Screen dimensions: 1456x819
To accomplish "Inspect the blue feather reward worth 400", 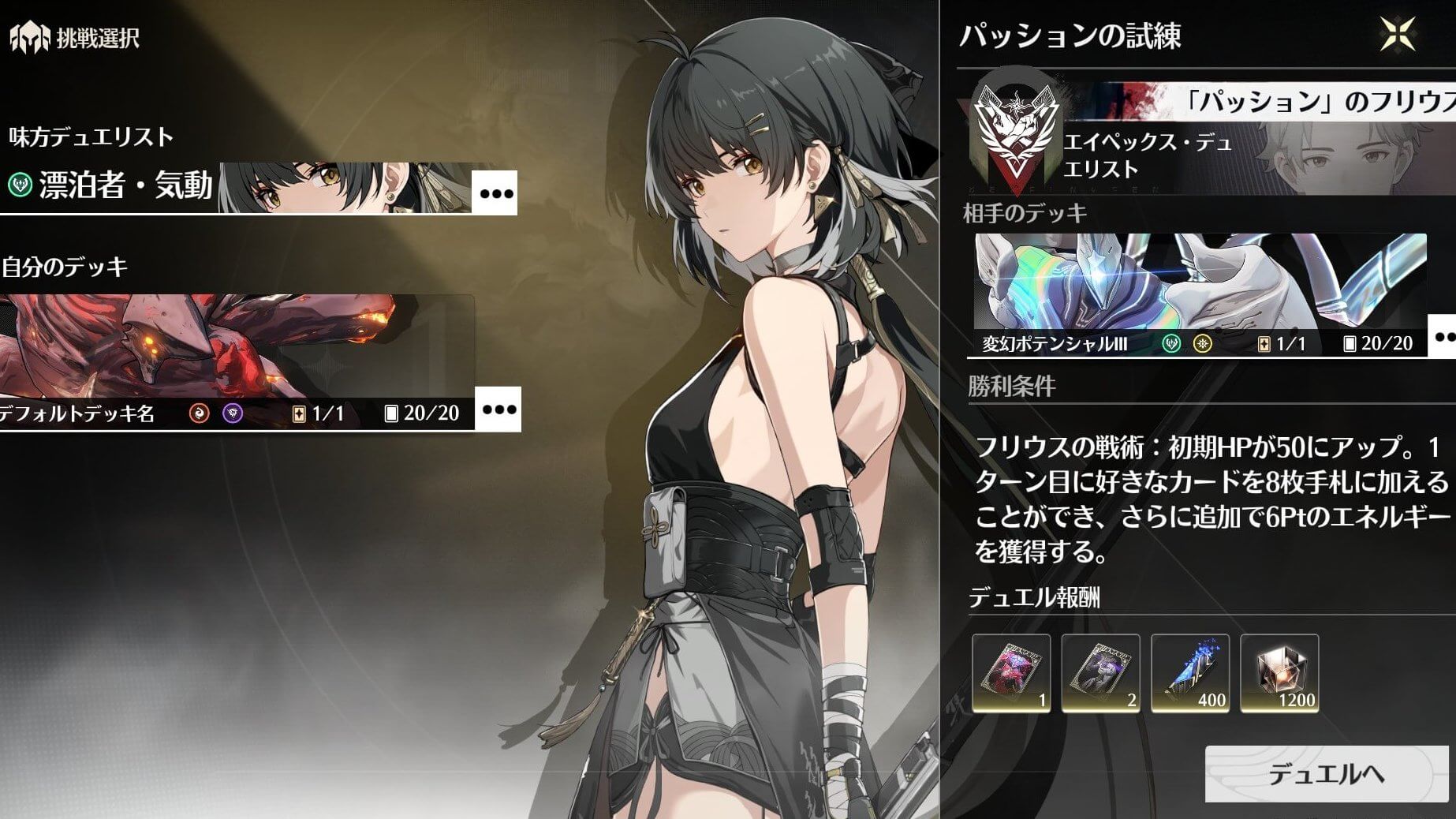I will (x=1190, y=673).
